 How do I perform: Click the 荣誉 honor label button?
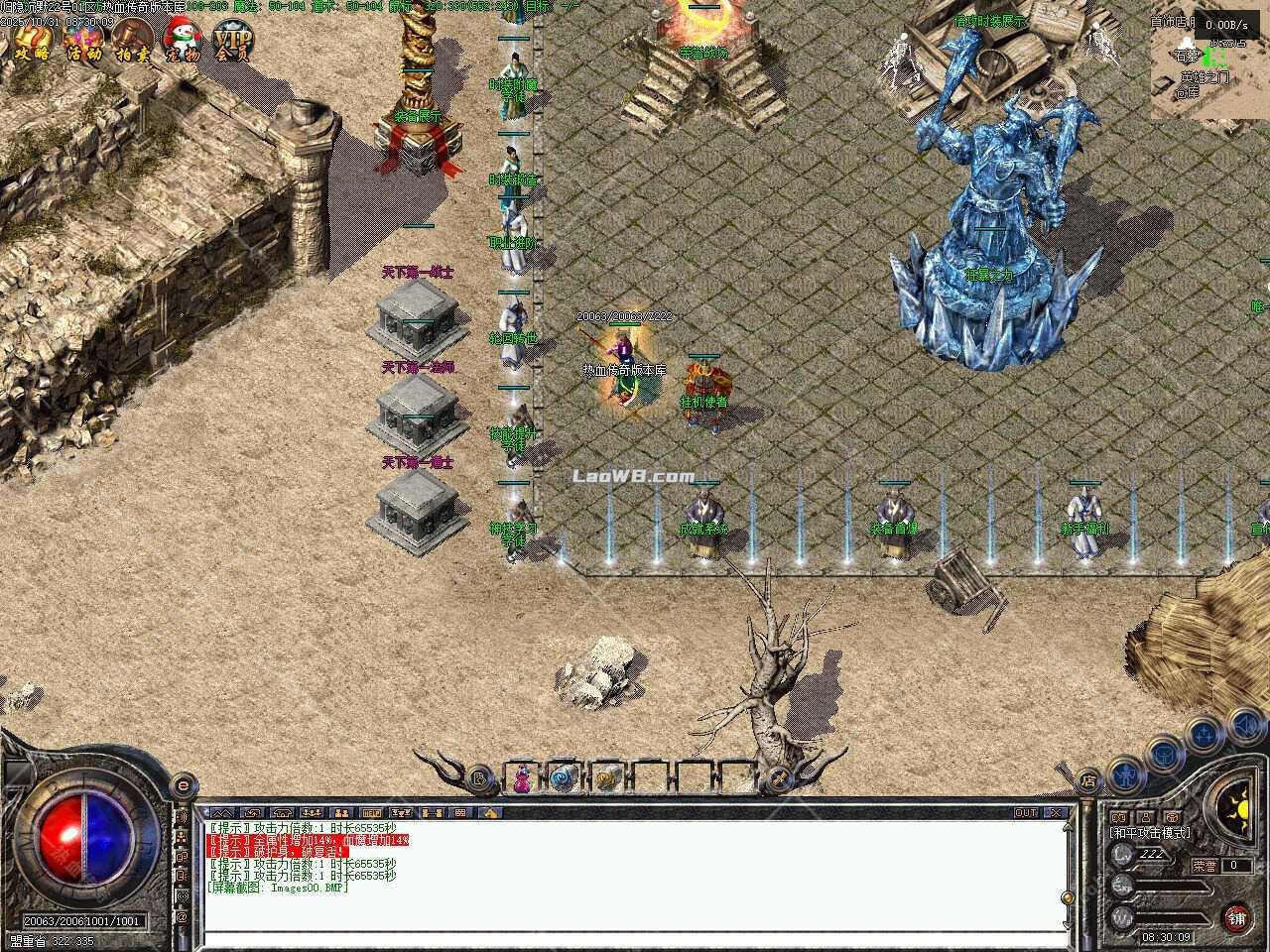click(x=1204, y=865)
